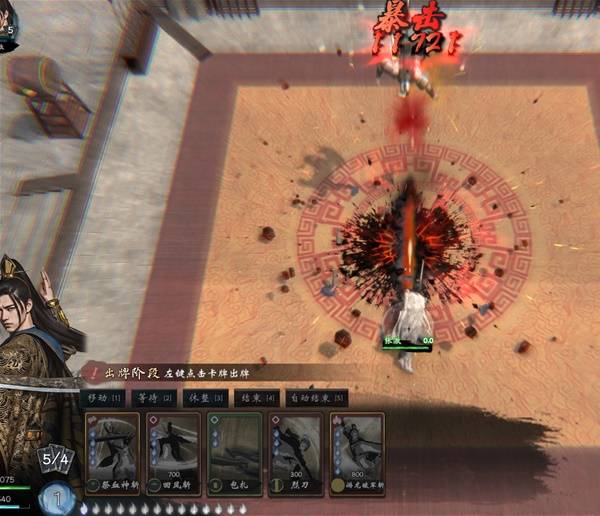Image resolution: width=600 pixels, height=516 pixels.
Task: Select the 回风斩 card costing 700
Action: [174, 454]
